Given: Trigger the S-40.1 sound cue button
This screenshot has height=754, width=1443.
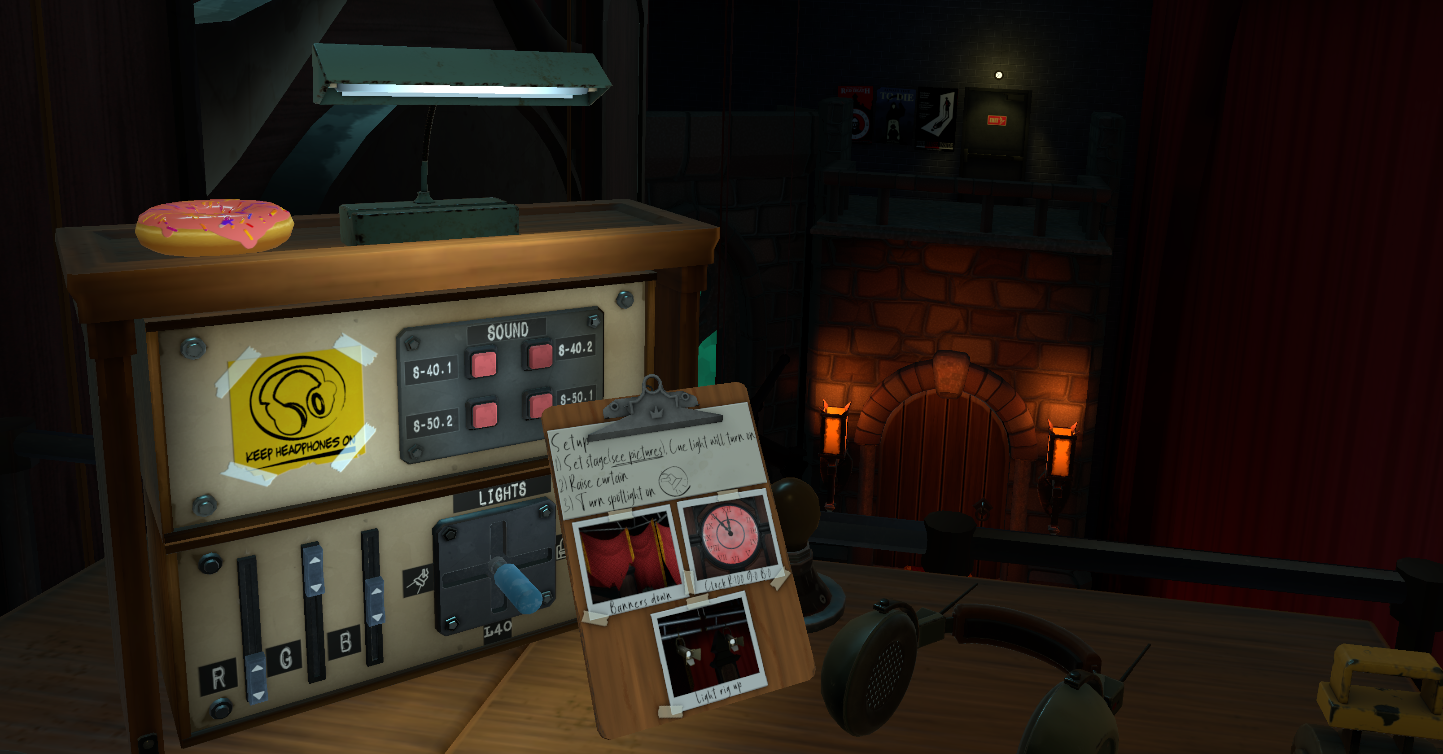Looking at the screenshot, I should (484, 365).
